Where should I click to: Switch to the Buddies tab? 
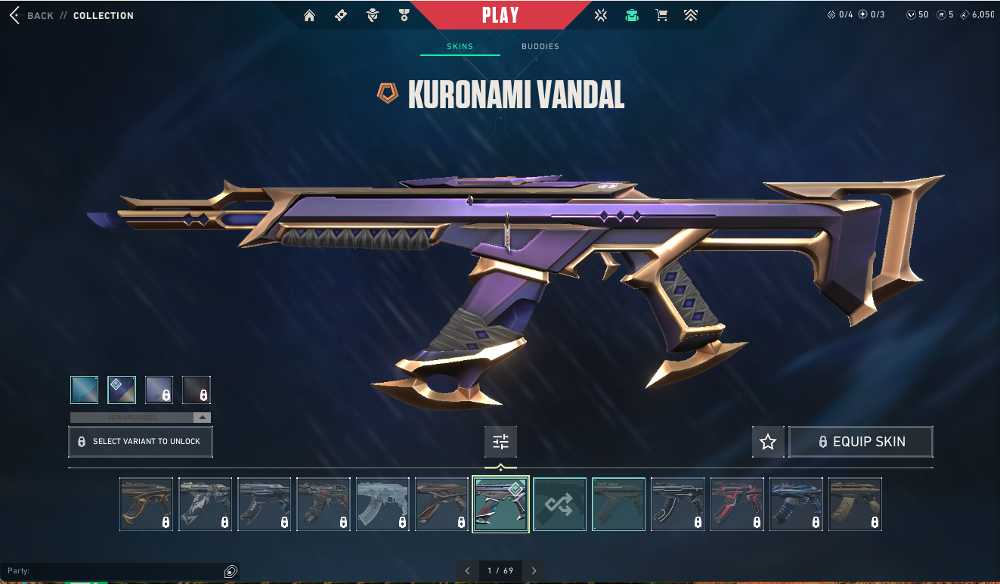tap(540, 47)
